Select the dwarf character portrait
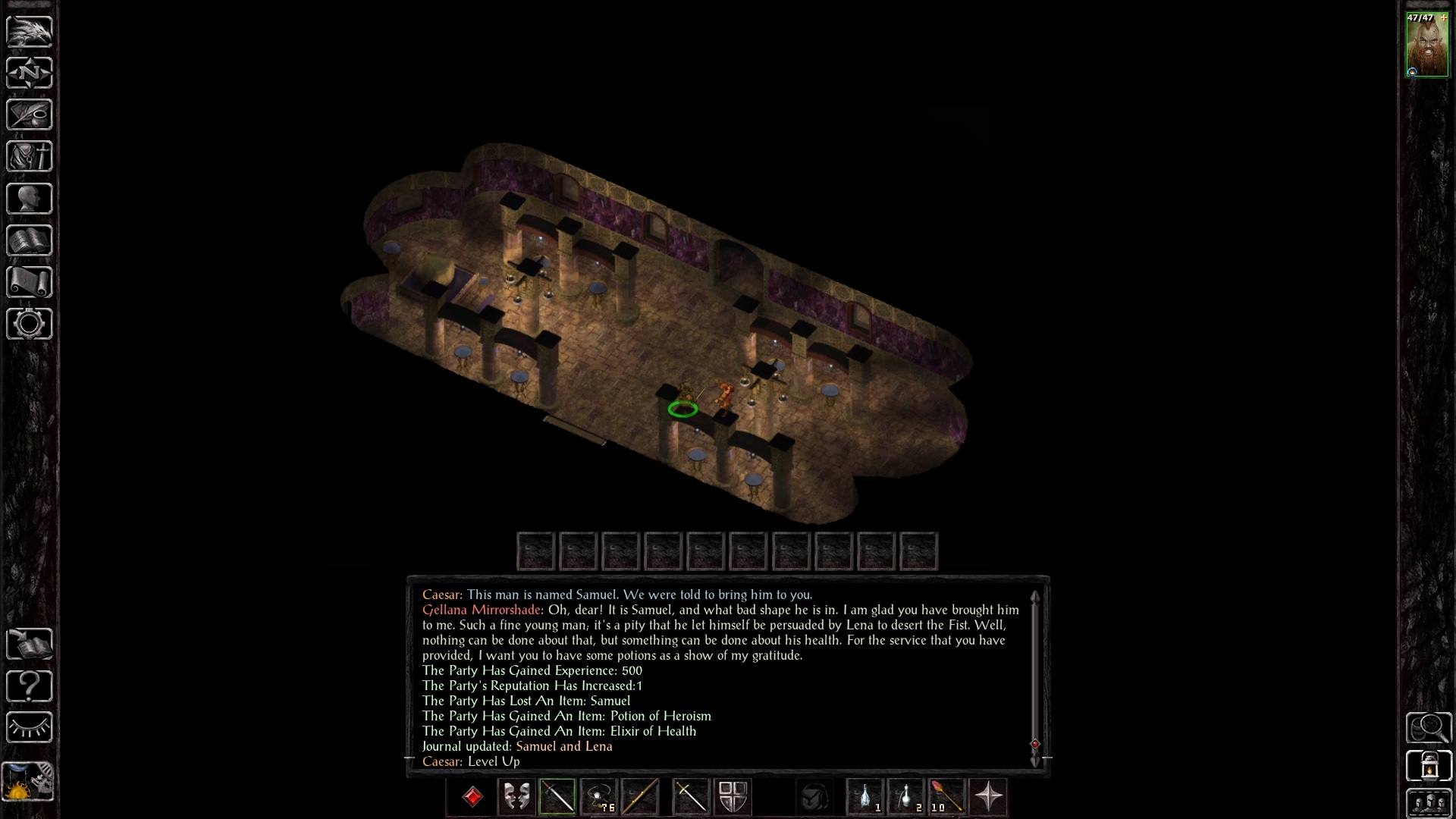The height and width of the screenshot is (819, 1456). click(x=1426, y=44)
